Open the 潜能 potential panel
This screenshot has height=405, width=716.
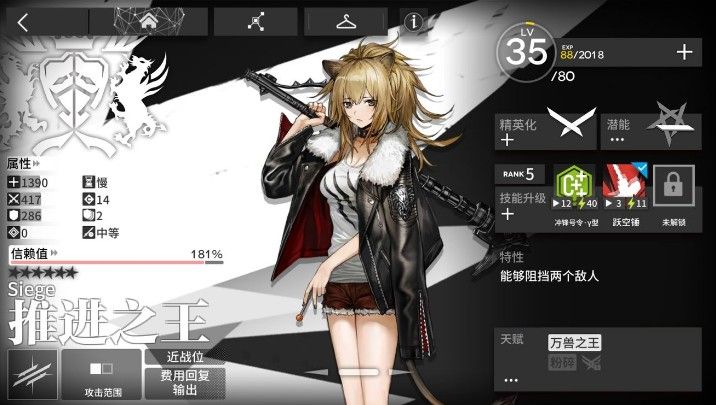pyautogui.click(x=654, y=131)
